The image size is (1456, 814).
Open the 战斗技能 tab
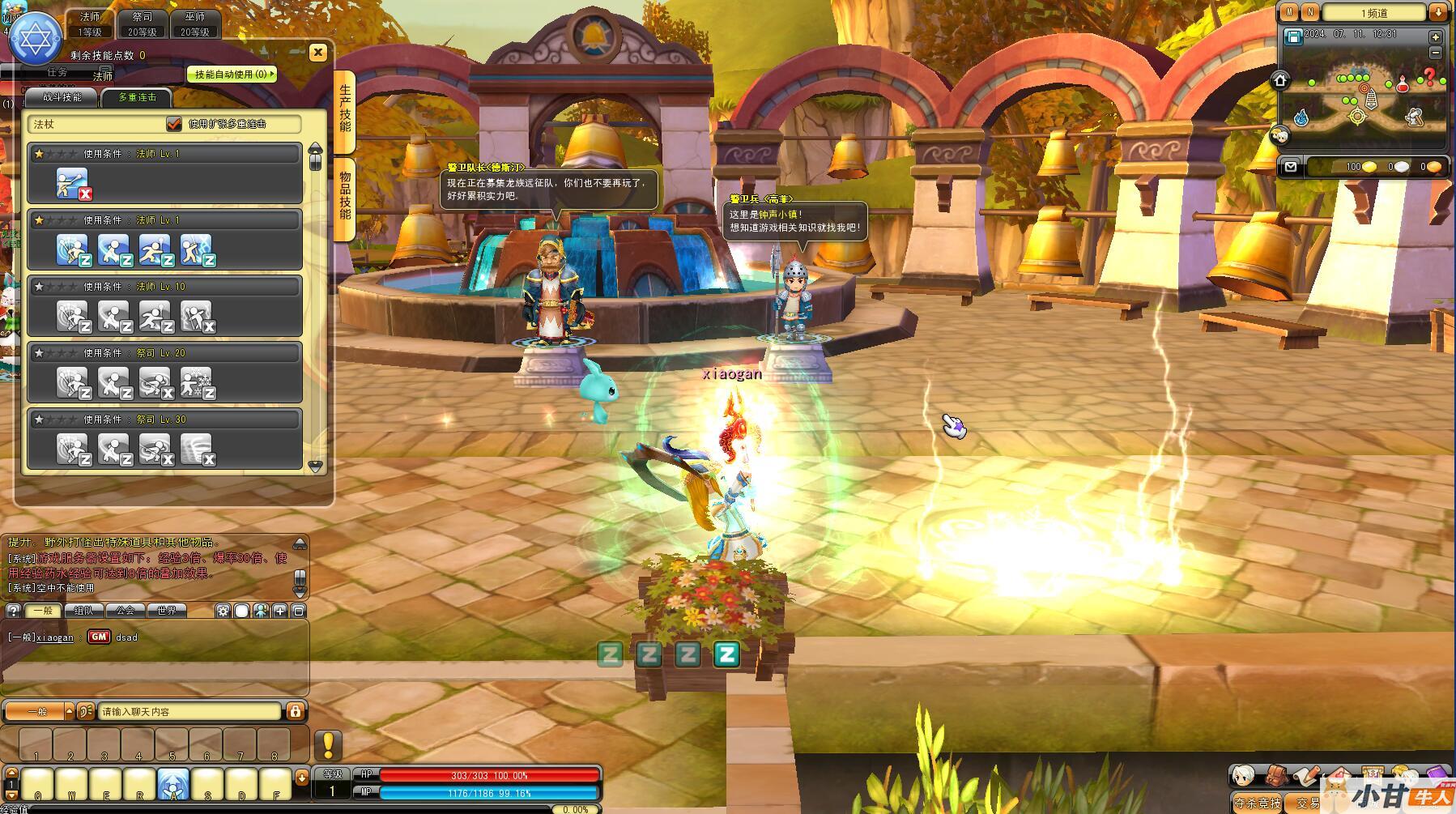click(x=62, y=97)
